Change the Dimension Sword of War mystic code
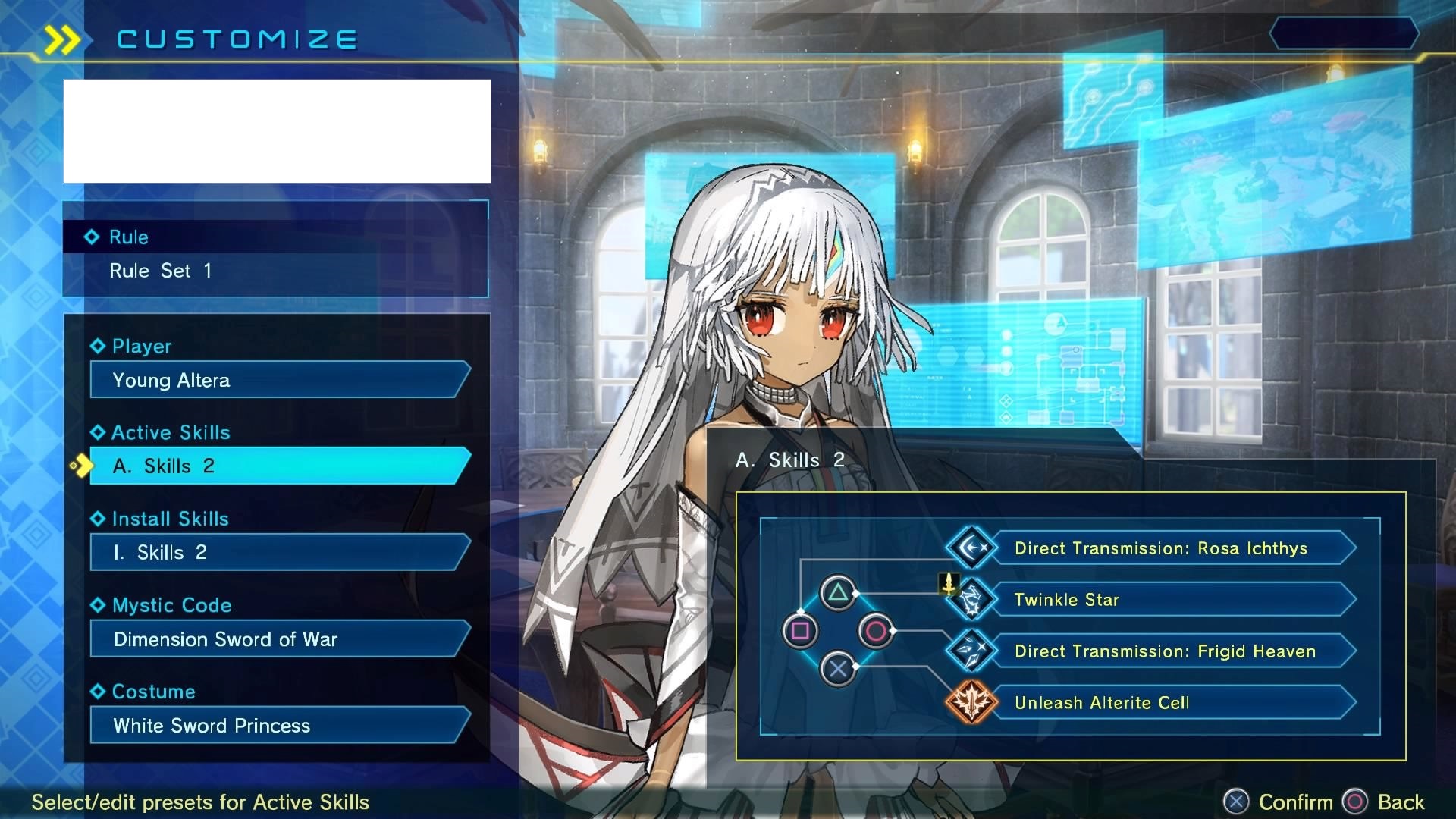 point(279,639)
